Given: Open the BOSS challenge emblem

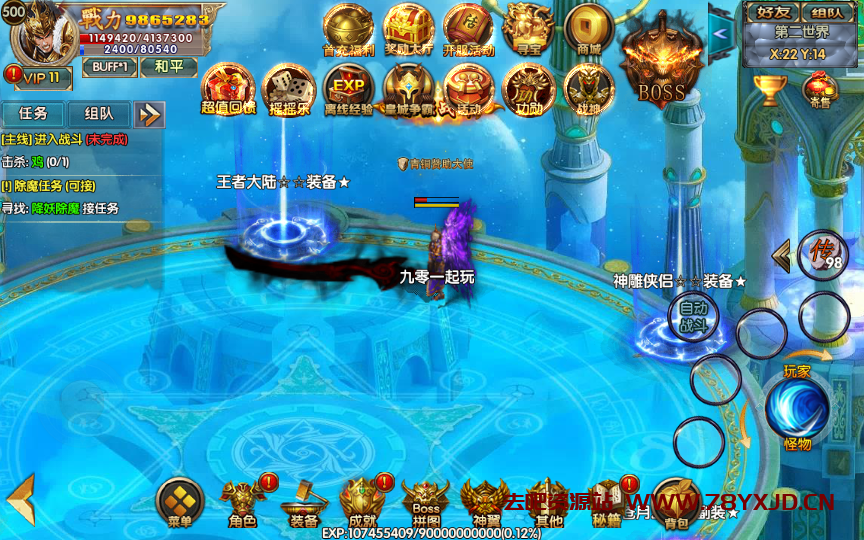Looking at the screenshot, I should (661, 62).
